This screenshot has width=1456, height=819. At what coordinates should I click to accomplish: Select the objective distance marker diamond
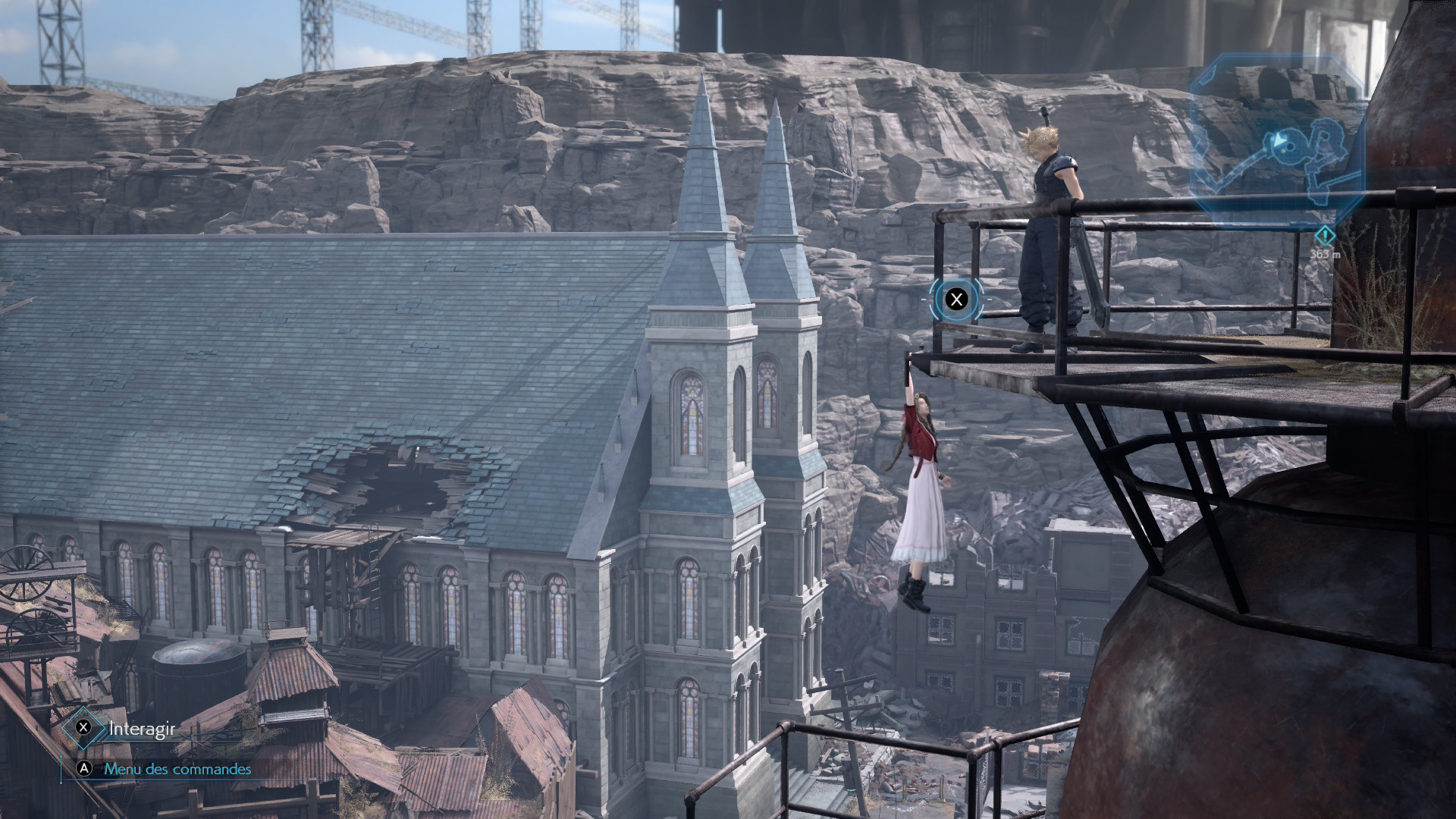click(x=1324, y=235)
